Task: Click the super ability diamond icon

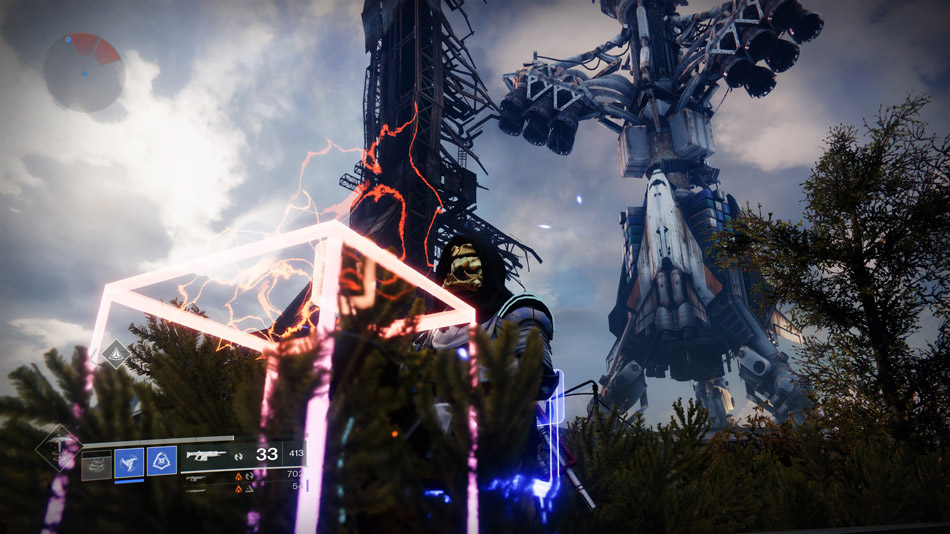Action: click(x=57, y=448)
